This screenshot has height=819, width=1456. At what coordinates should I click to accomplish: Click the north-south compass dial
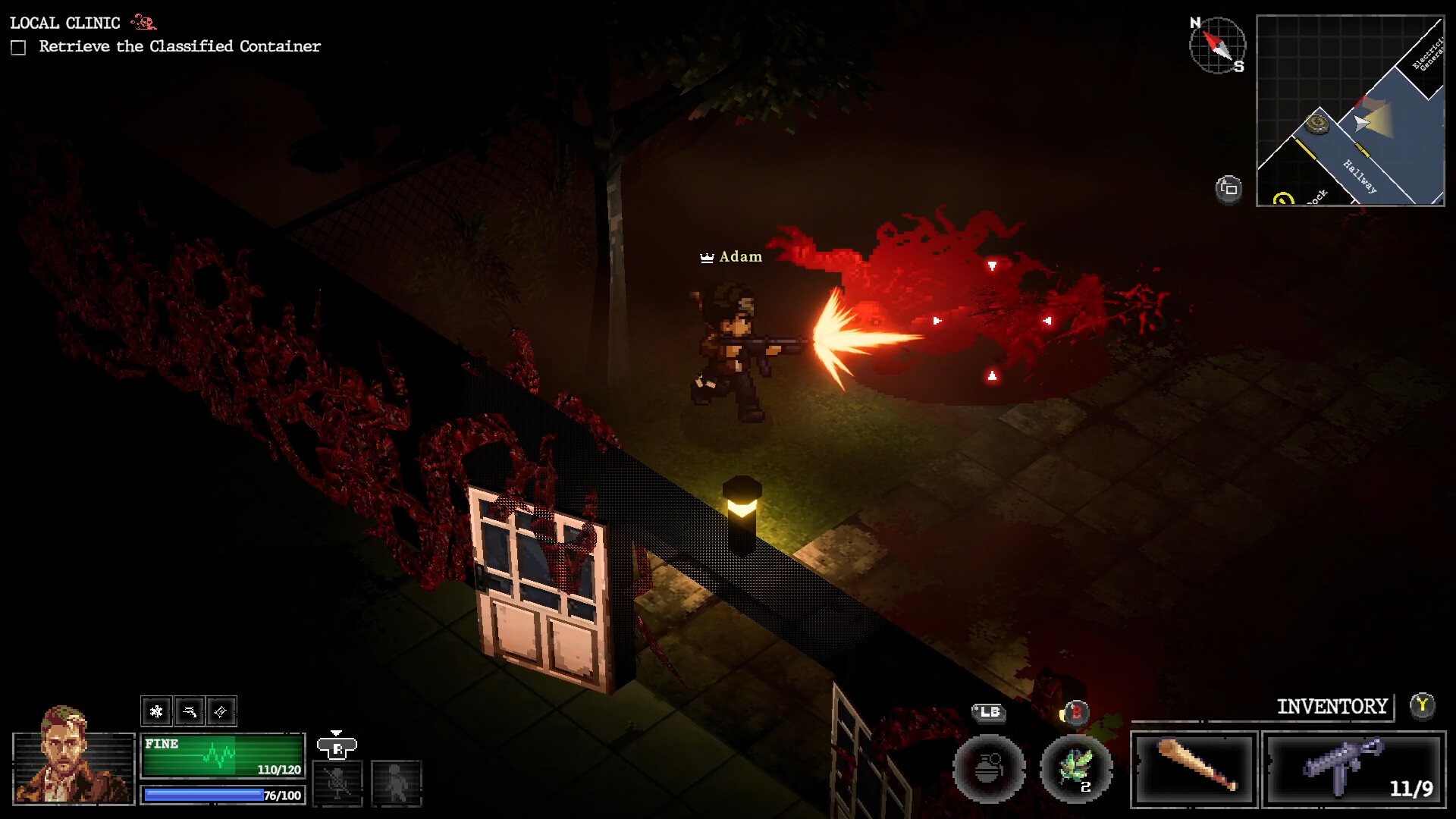[x=1217, y=45]
